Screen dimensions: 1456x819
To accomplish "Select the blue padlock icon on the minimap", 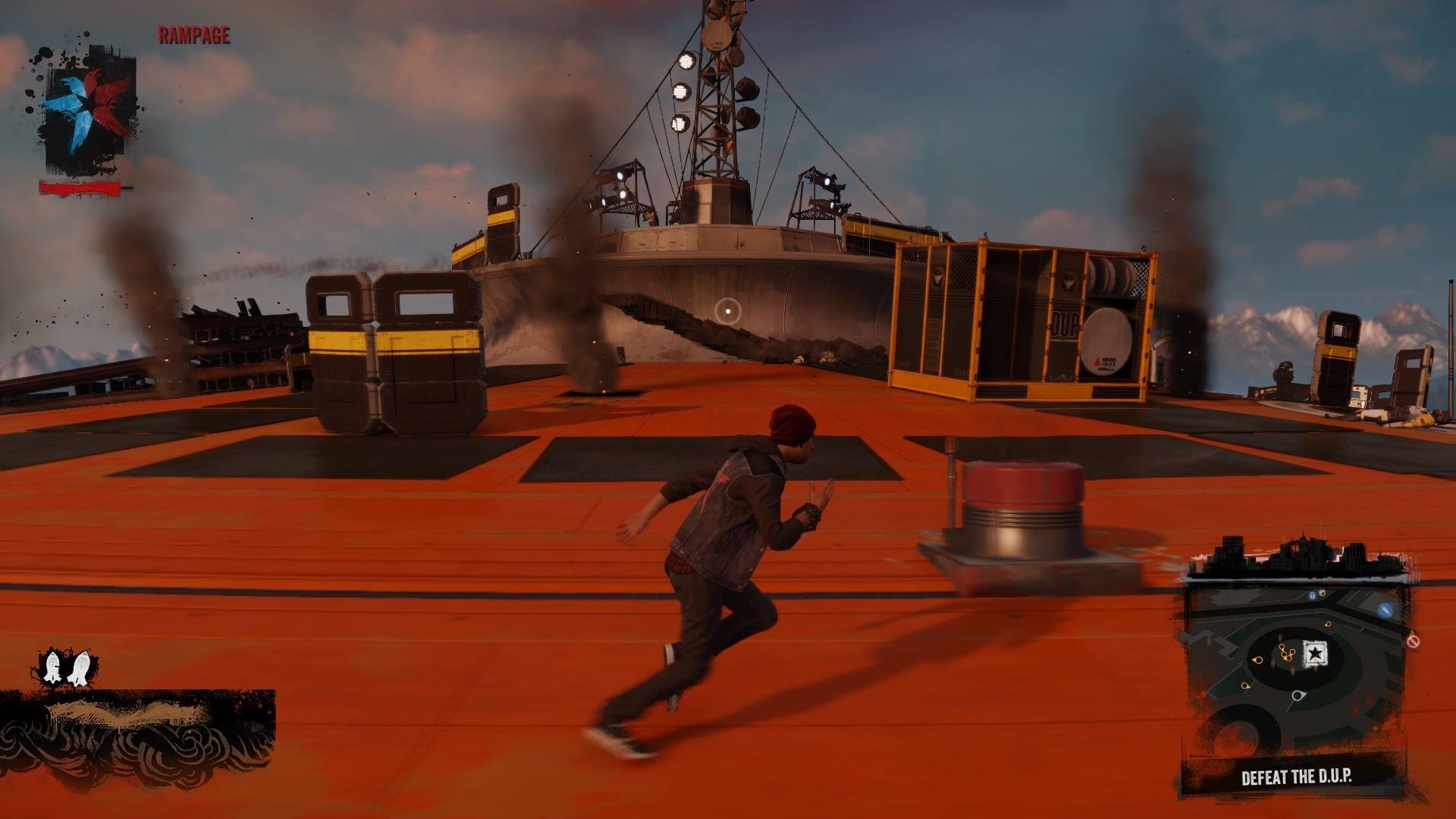I will tap(1313, 595).
